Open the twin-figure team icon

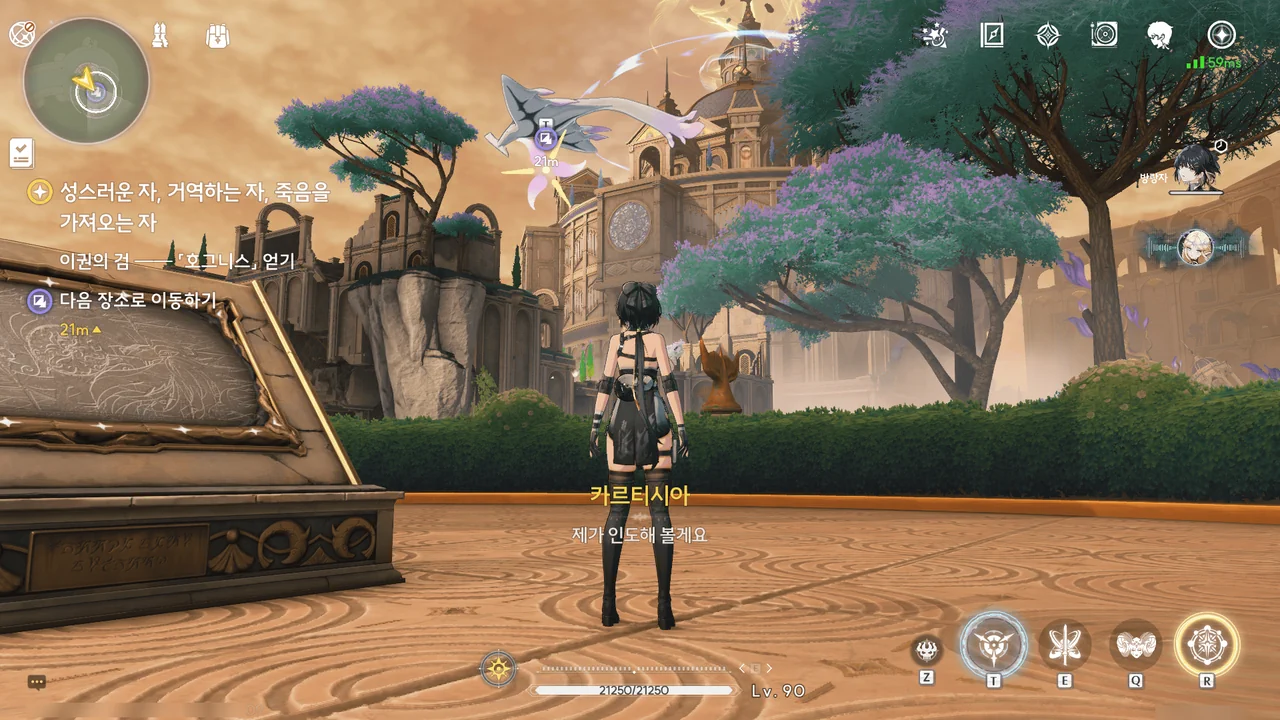[159, 37]
